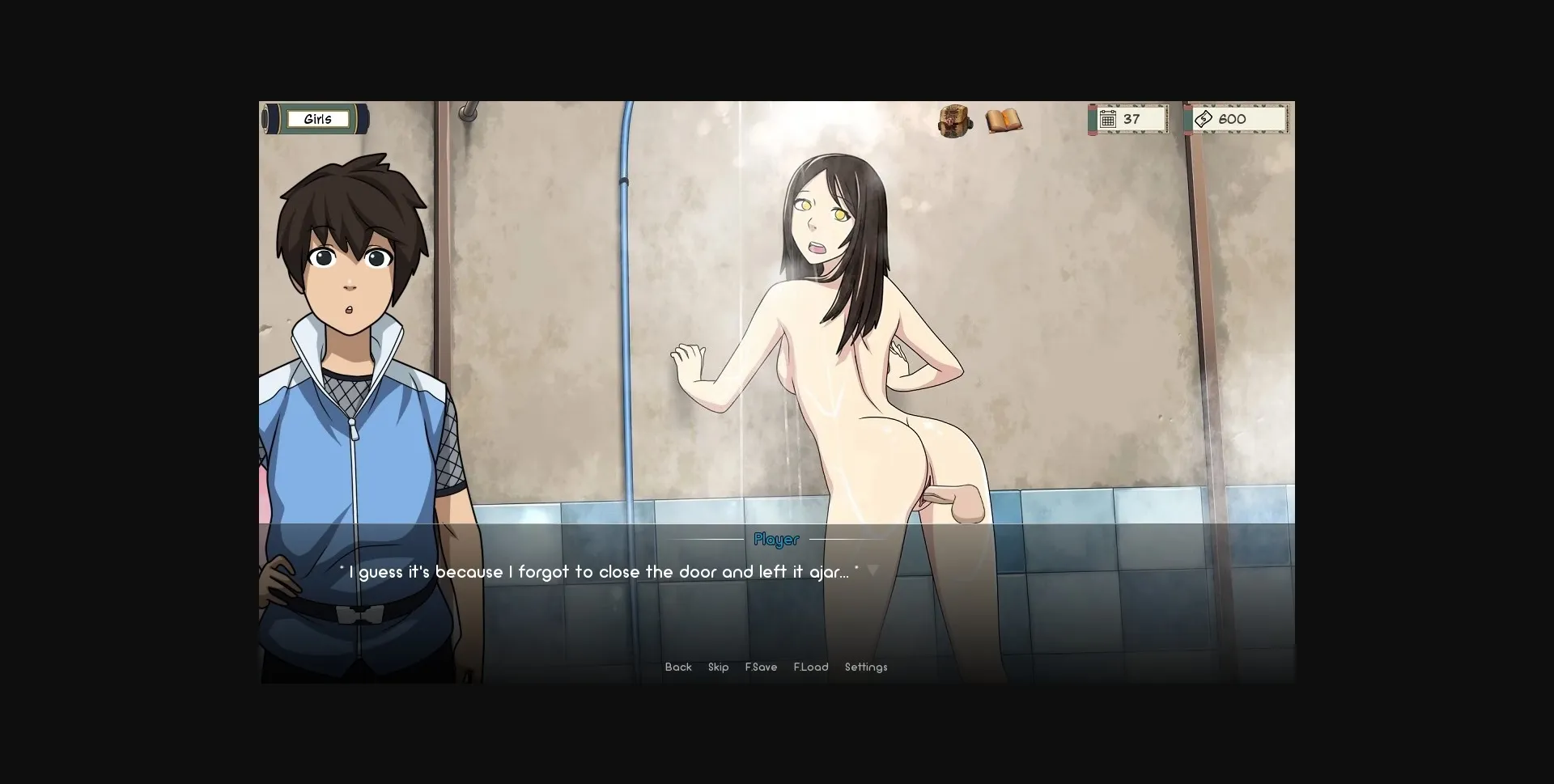The height and width of the screenshot is (784, 1554).
Task: Click the Back menu item to rewind
Action: pyautogui.click(x=678, y=667)
